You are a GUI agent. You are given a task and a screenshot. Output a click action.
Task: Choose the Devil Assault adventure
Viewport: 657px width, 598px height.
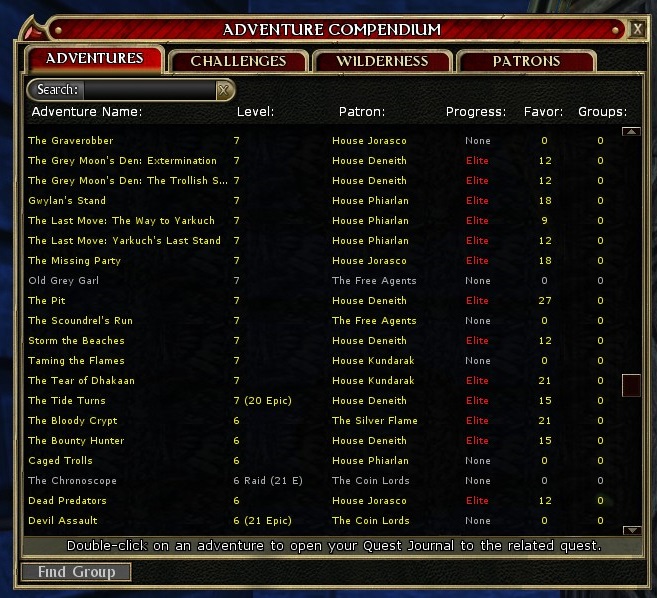point(63,521)
